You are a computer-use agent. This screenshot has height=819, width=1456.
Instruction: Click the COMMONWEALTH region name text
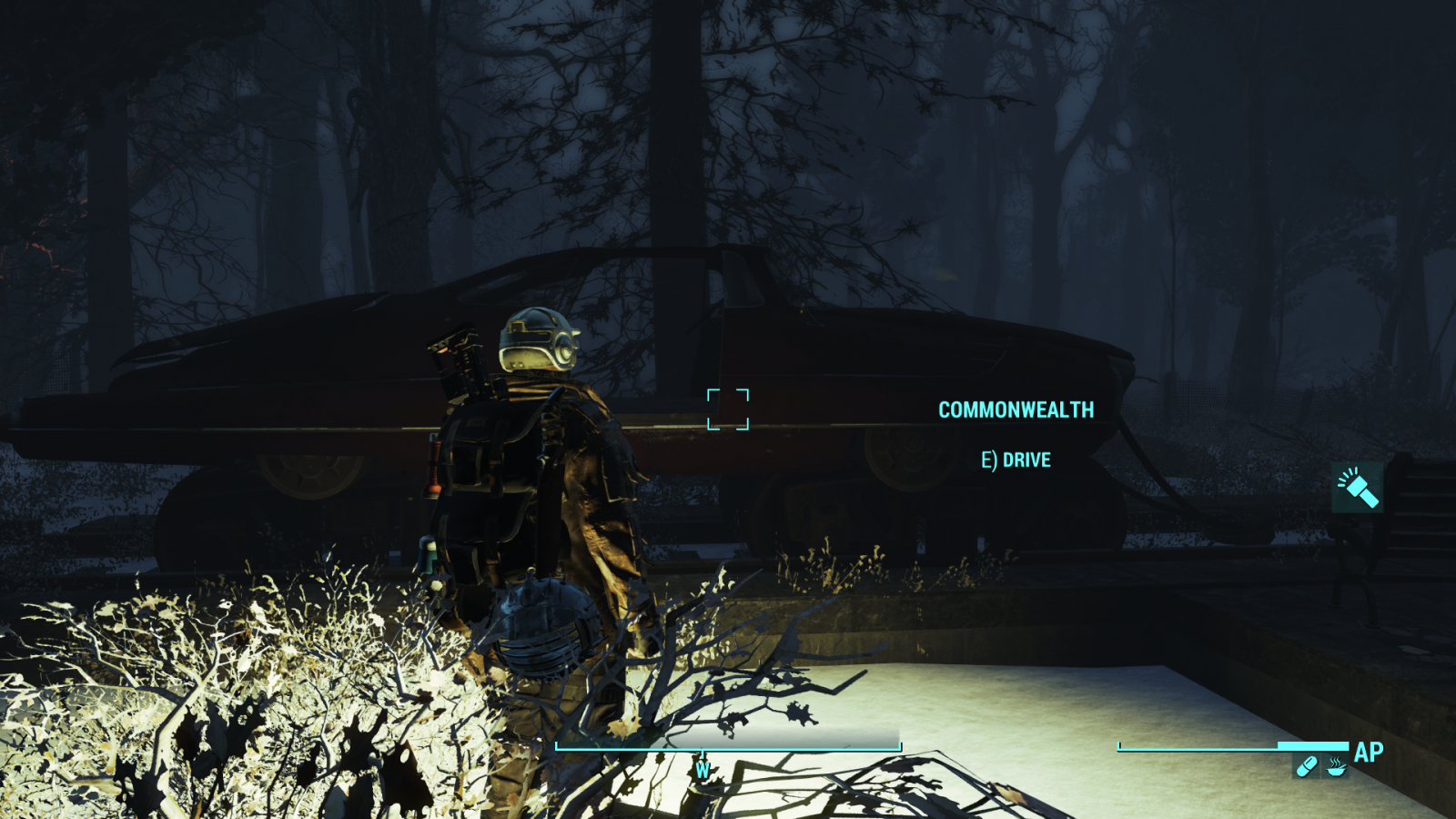tap(1016, 409)
